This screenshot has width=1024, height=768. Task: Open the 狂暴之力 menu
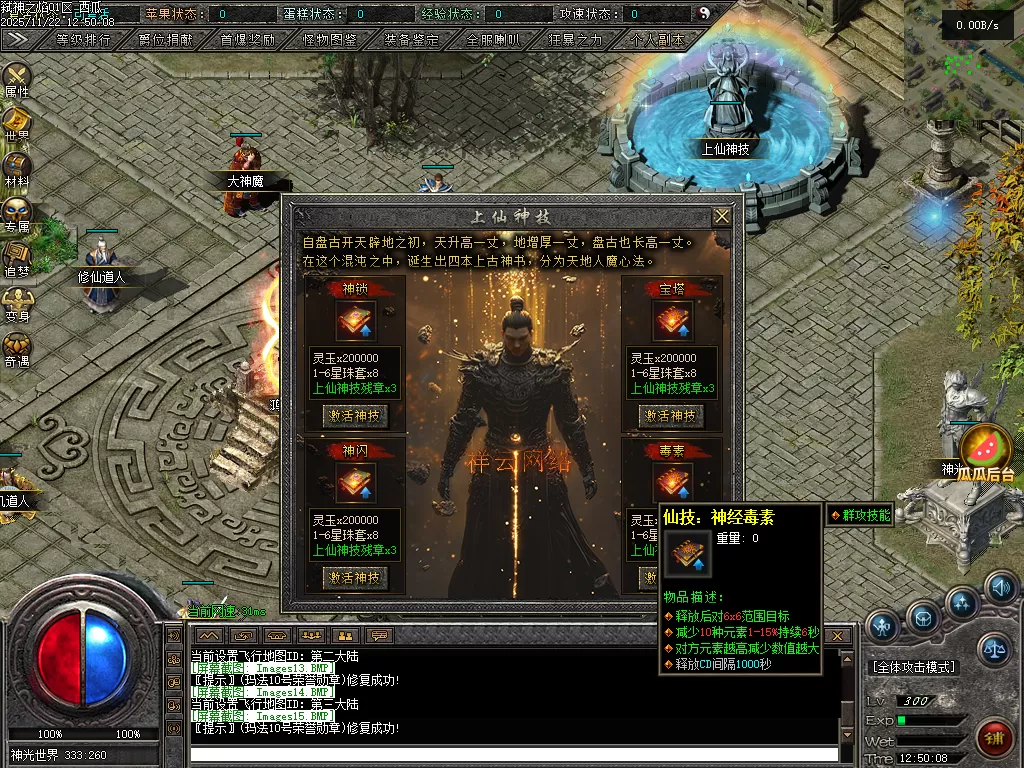point(575,40)
